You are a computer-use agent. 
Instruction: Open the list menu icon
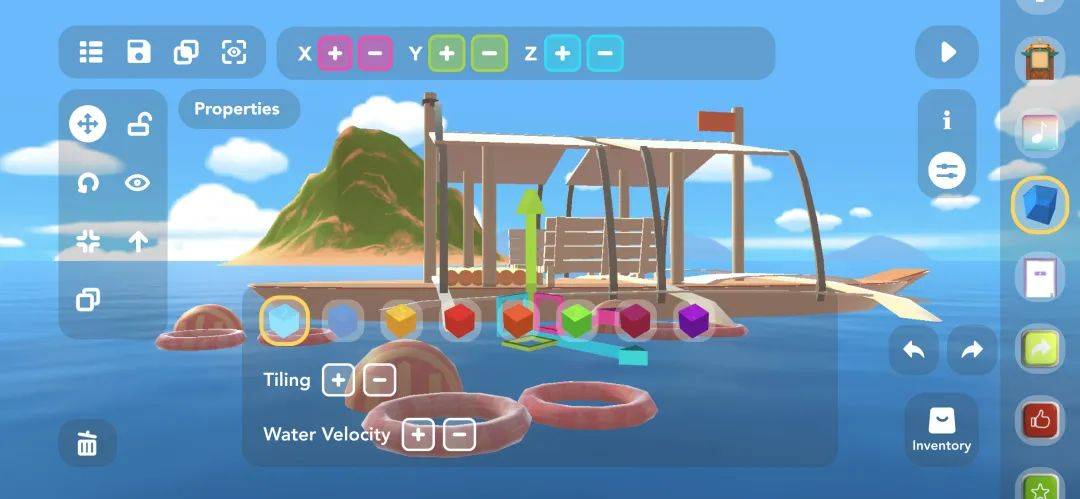(91, 52)
